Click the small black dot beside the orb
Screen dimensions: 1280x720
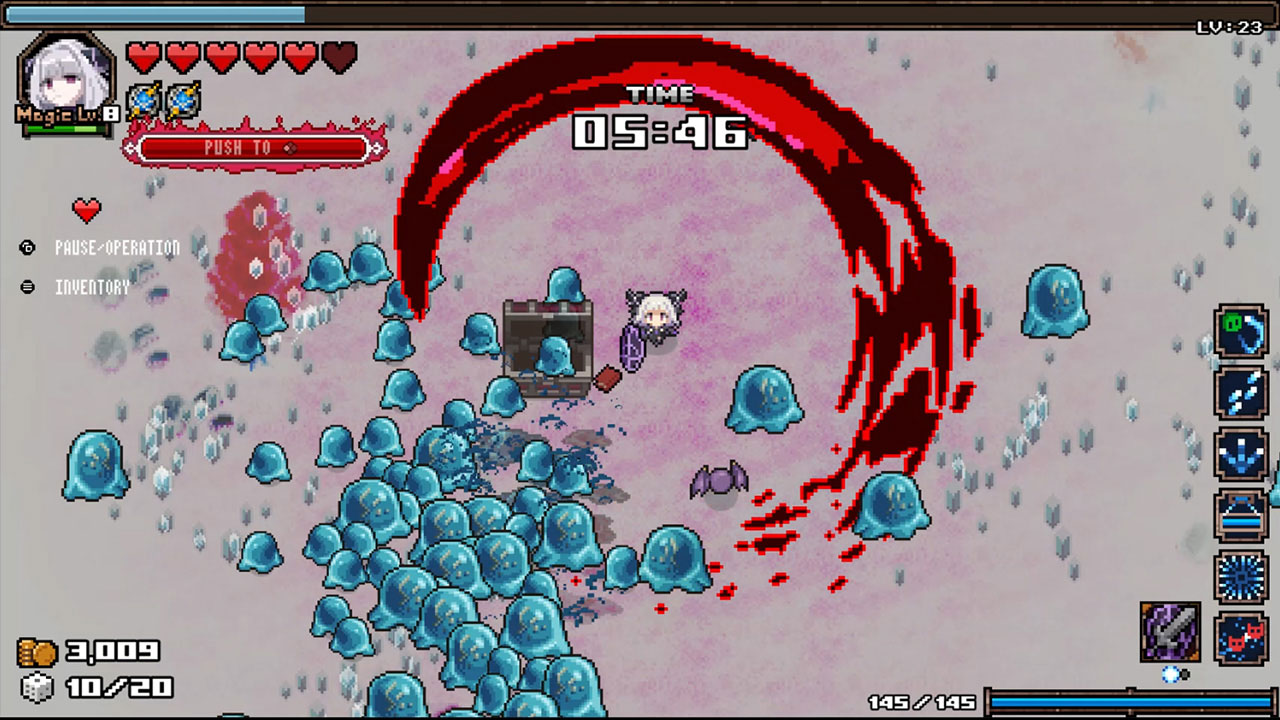(1186, 676)
